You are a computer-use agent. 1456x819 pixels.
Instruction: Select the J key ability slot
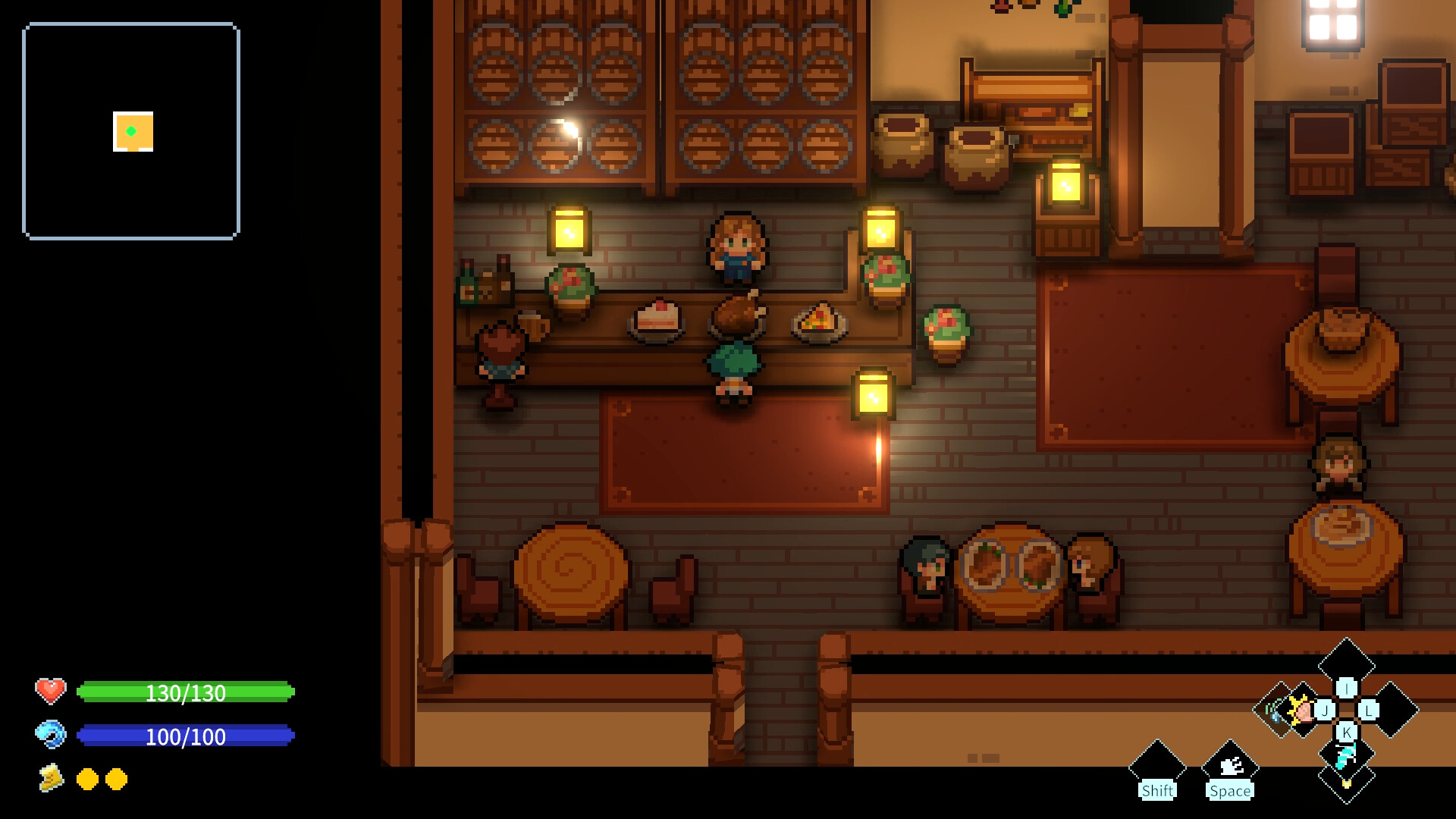pos(1325,711)
